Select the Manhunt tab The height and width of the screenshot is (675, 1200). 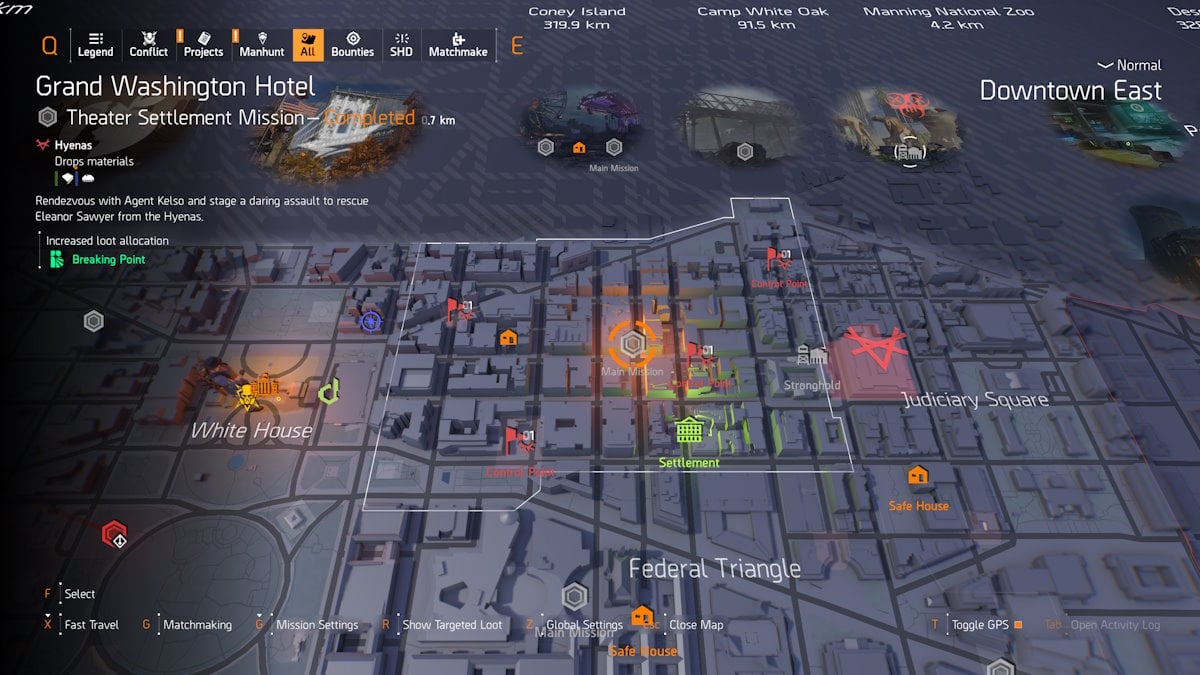pos(262,44)
